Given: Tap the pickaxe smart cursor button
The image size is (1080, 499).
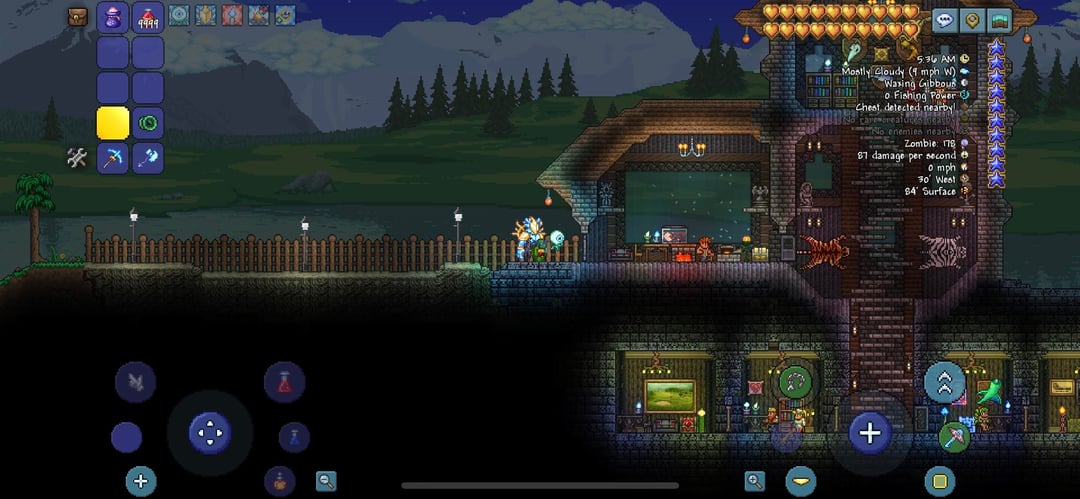Looking at the screenshot, I should [x=954, y=437].
